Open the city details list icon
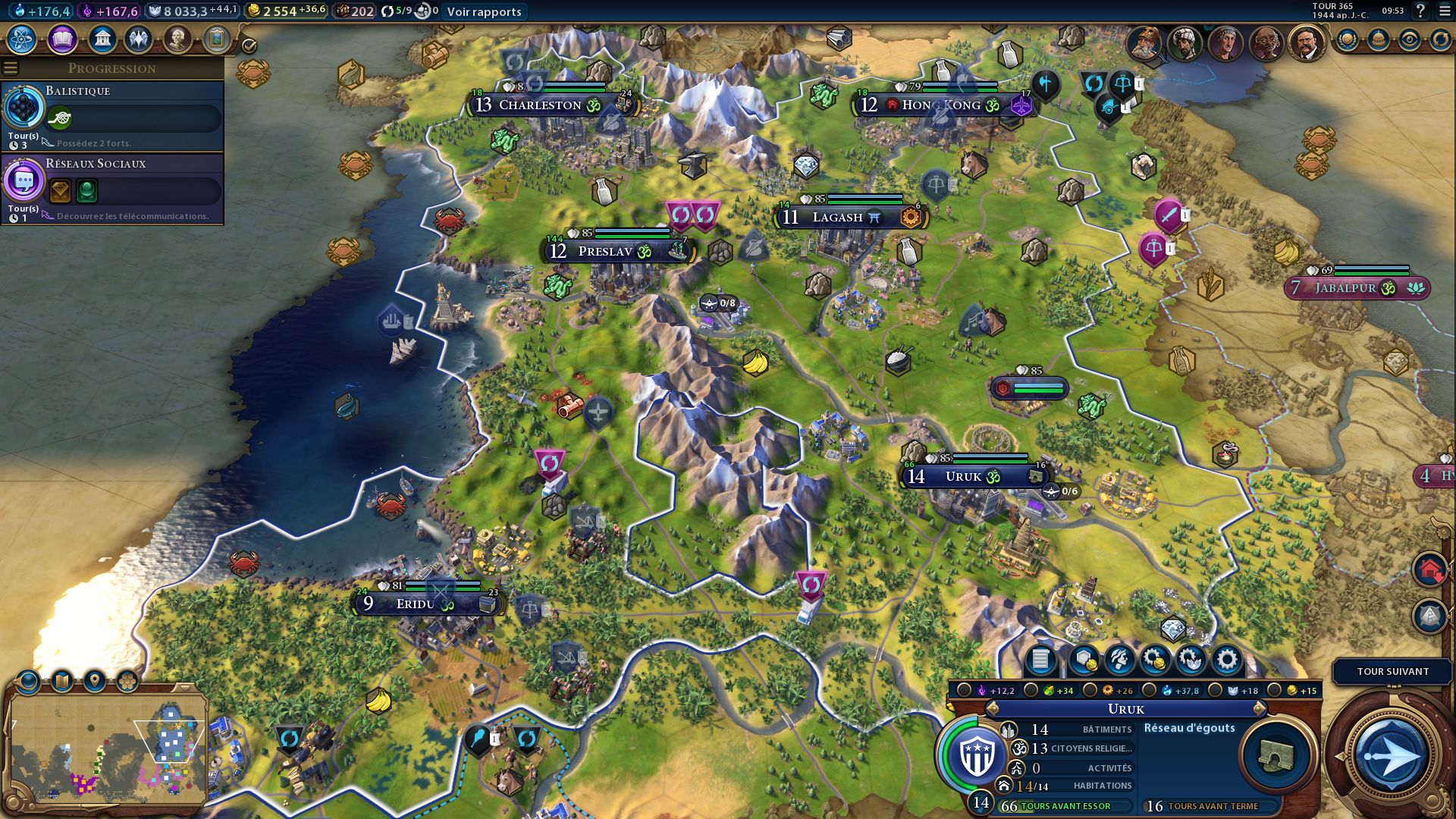 coord(1040,660)
